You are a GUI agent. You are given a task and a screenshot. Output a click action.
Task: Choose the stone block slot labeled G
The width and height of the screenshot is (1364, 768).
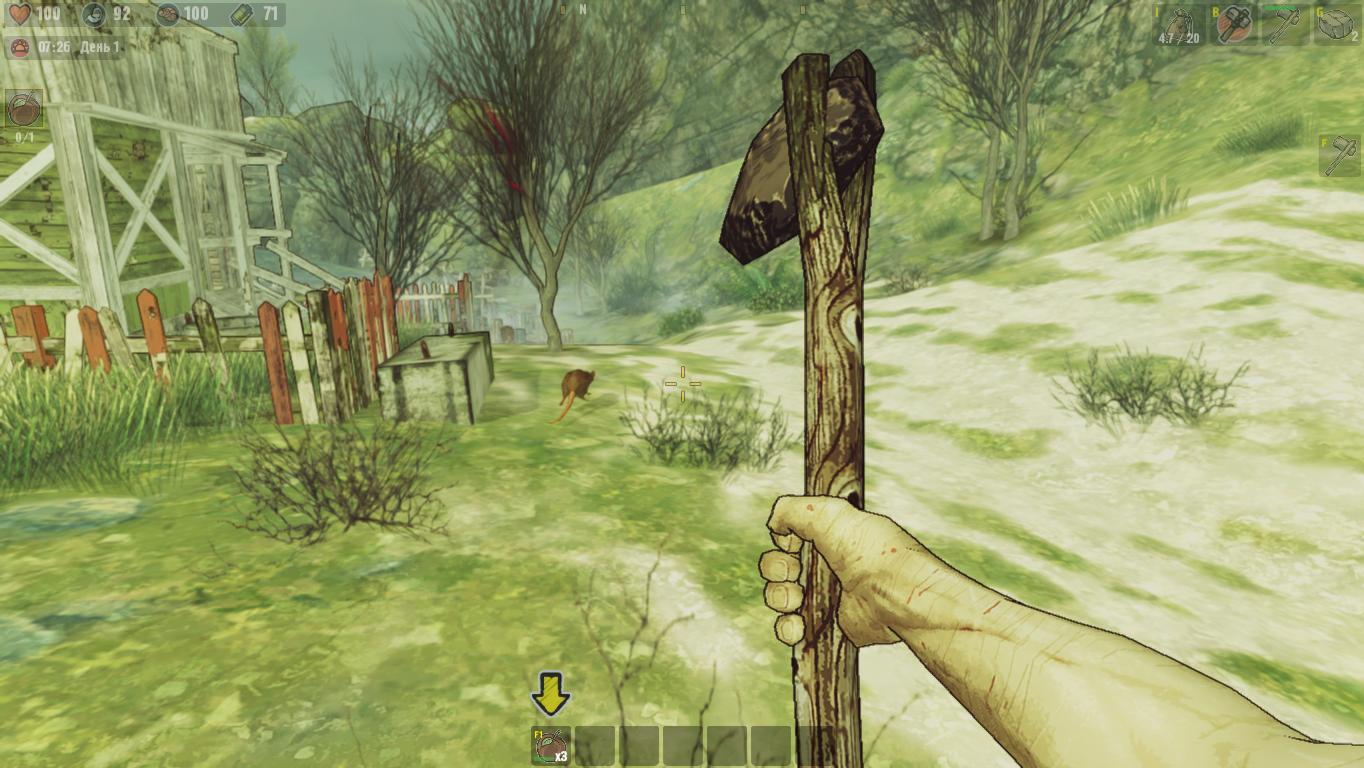(x=1336, y=24)
